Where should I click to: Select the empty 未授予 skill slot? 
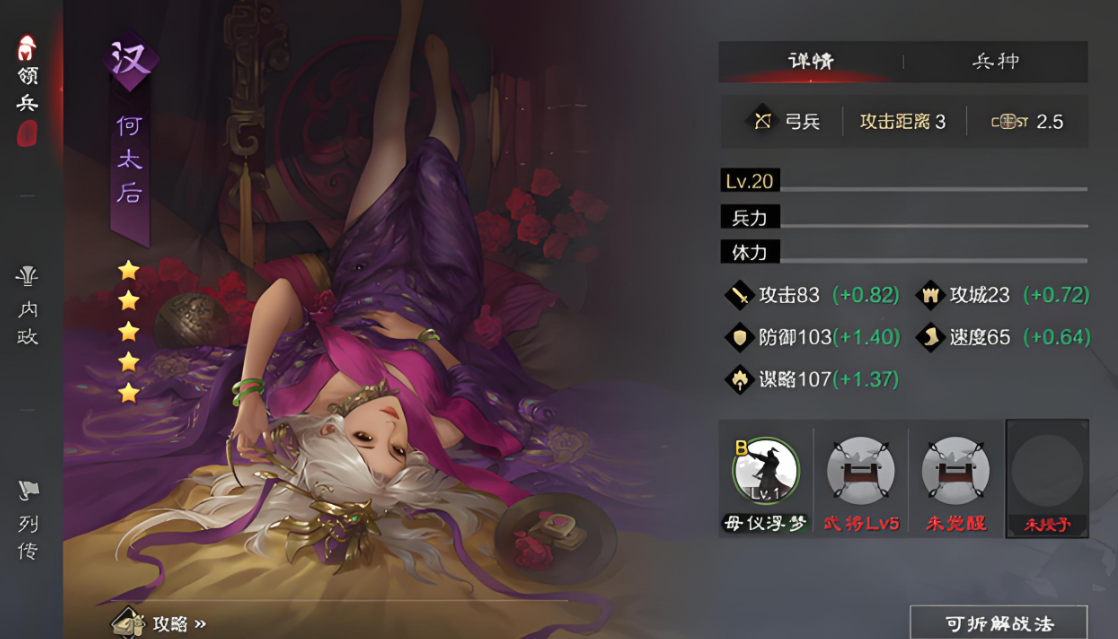pos(1047,478)
